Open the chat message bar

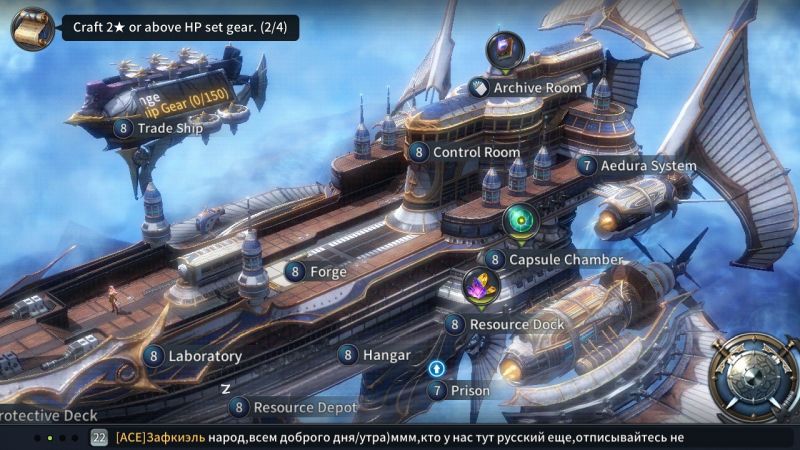tap(400, 437)
